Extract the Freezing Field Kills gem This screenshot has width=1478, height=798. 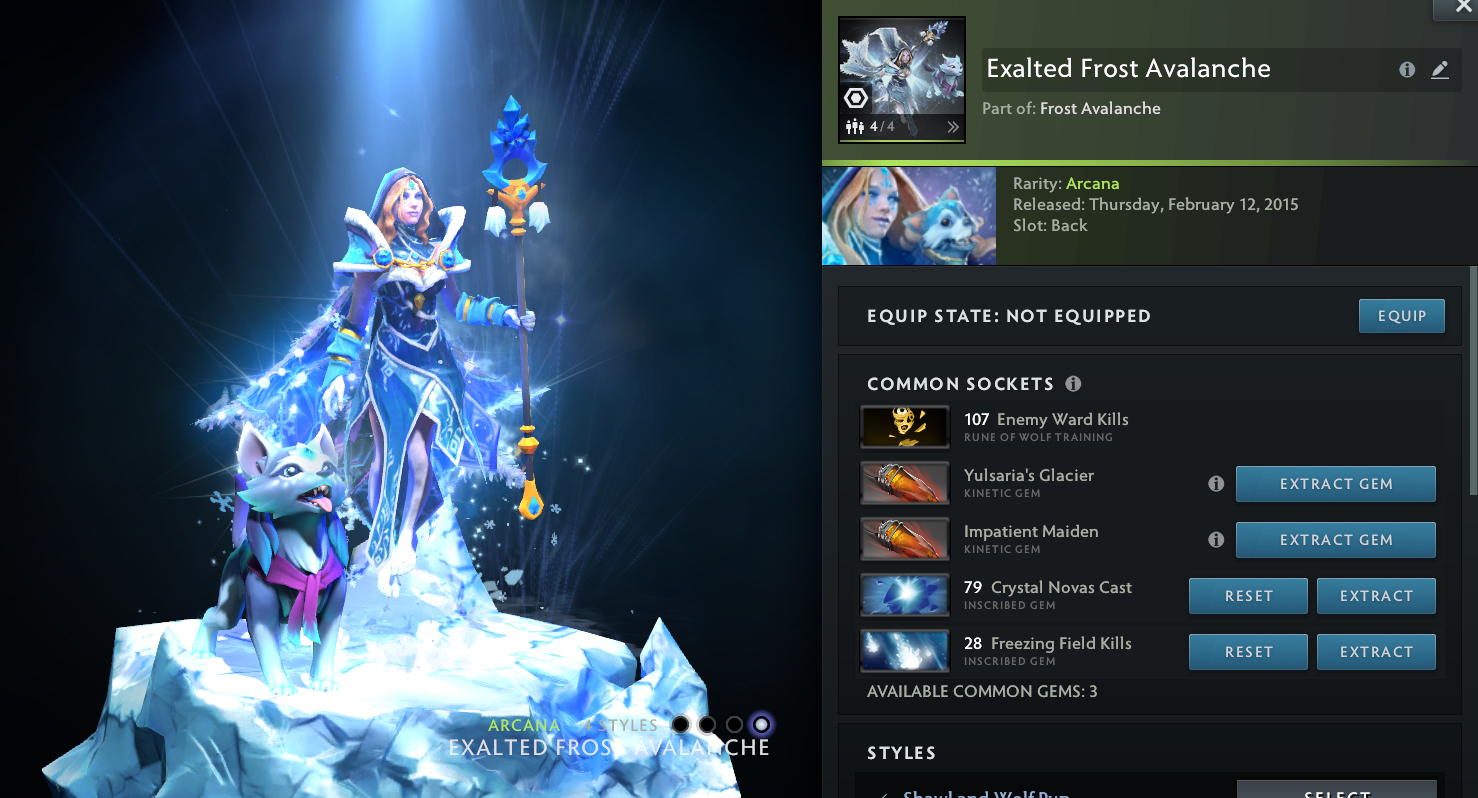click(1376, 652)
